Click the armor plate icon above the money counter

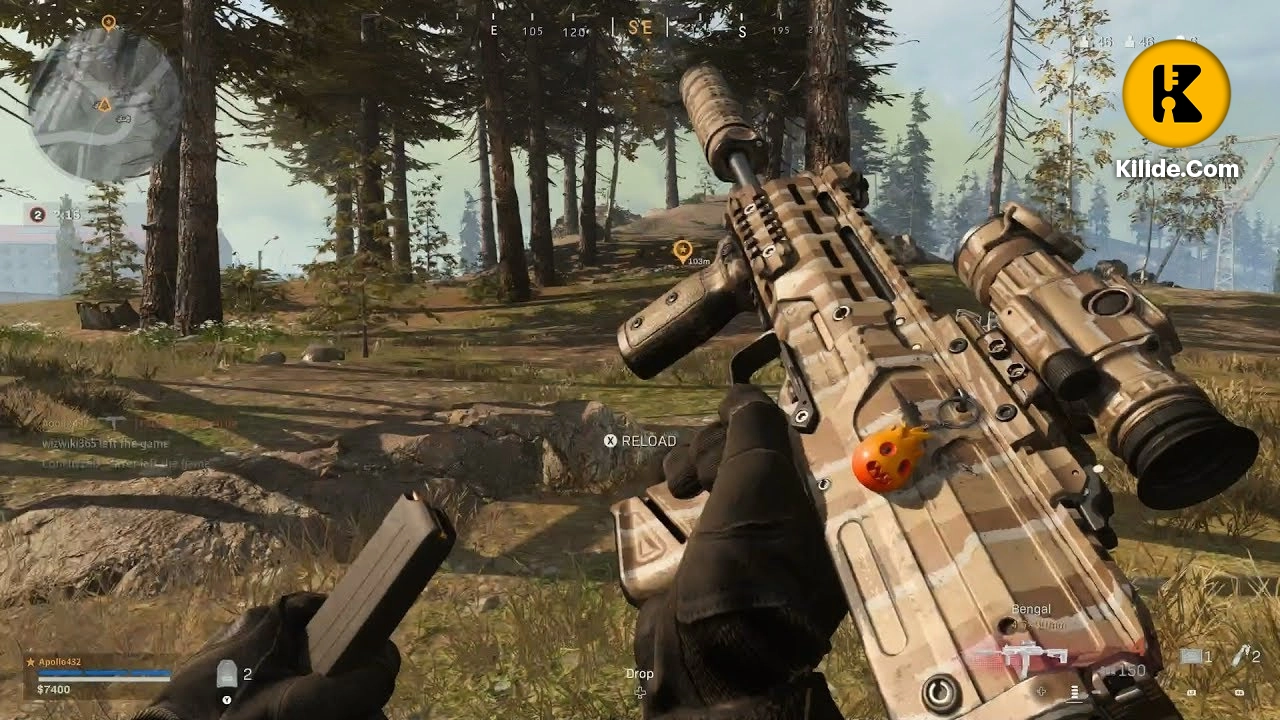pyautogui.click(x=226, y=672)
